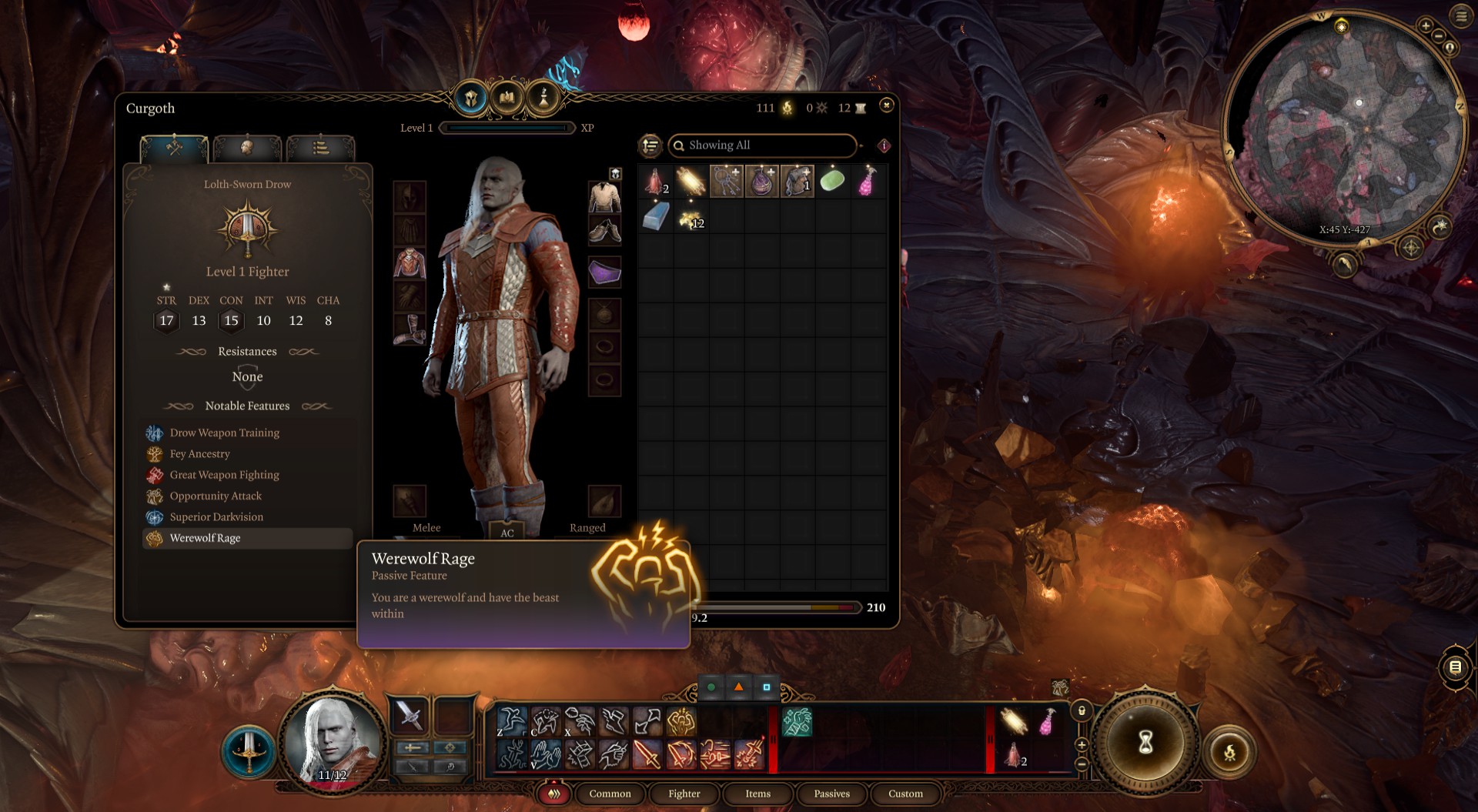Viewport: 1478px width, 812px height.
Task: Switch to the Common hotbar tab
Action: click(610, 794)
